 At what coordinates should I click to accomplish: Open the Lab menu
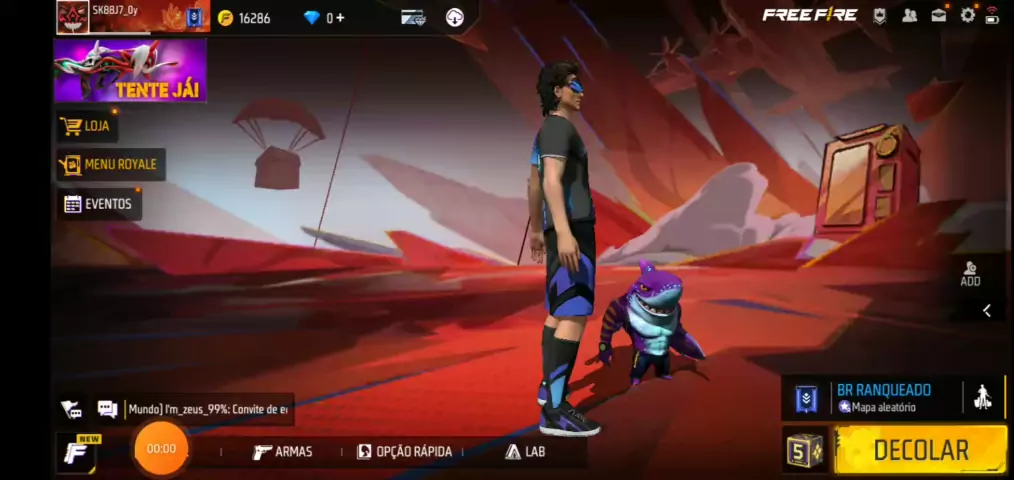[x=526, y=452]
